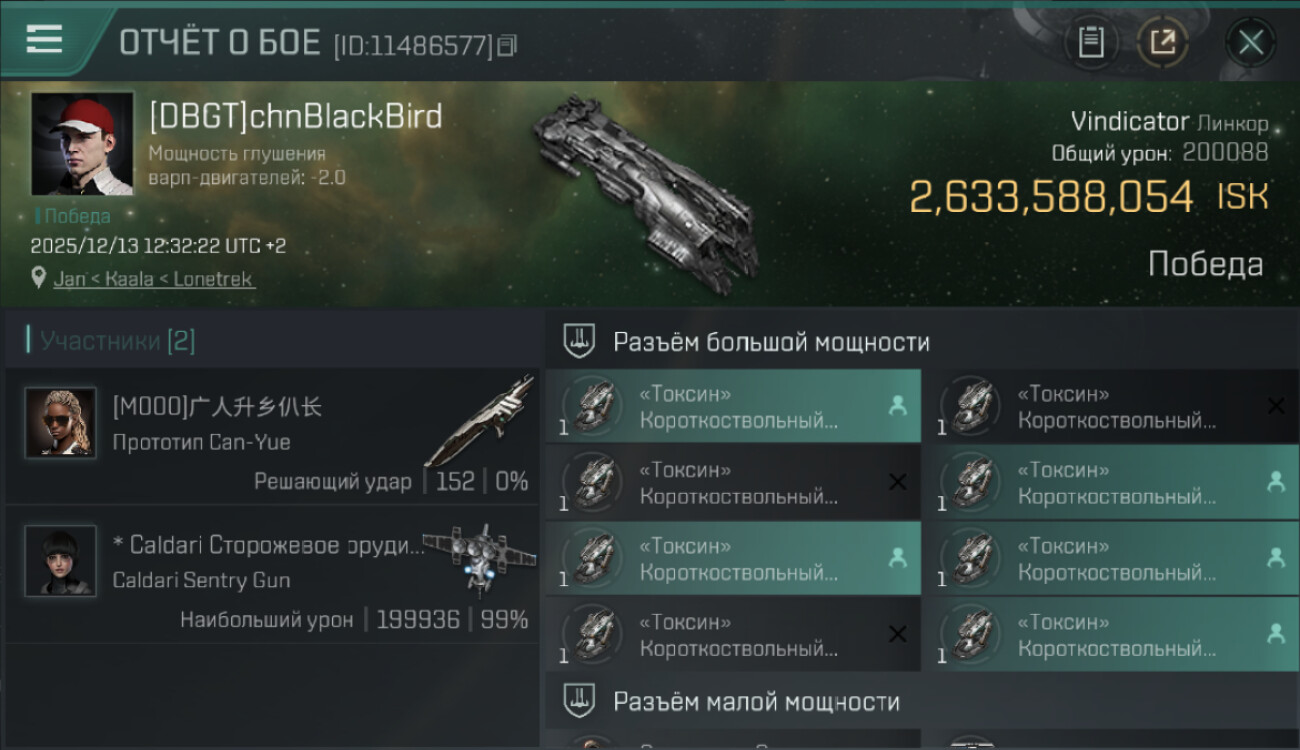Screen dimensions: 1300x750
Task: Collapse the Разъём большой мощности section
Action: tap(770, 341)
